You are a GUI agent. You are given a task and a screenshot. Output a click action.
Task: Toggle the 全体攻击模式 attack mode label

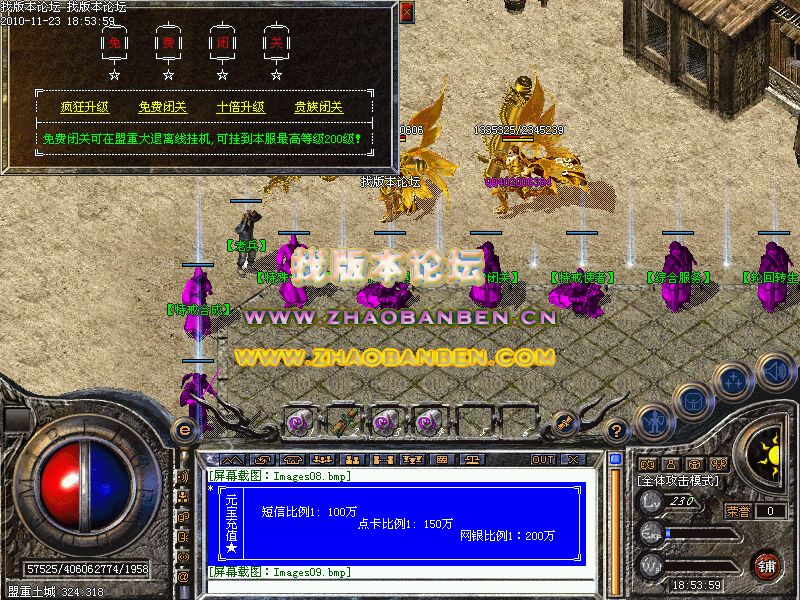click(675, 480)
